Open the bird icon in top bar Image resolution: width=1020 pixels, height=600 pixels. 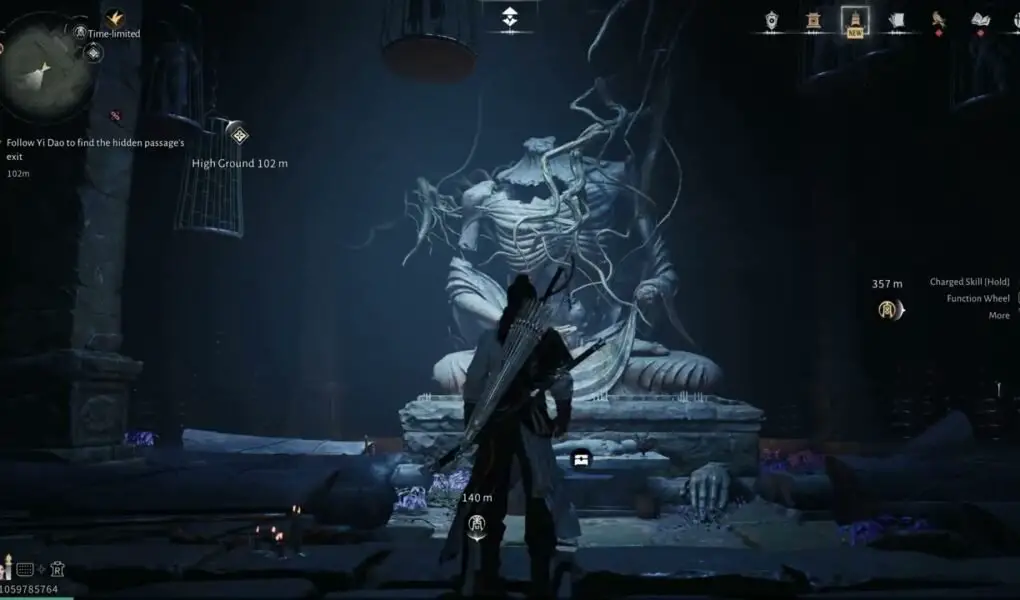tap(938, 20)
